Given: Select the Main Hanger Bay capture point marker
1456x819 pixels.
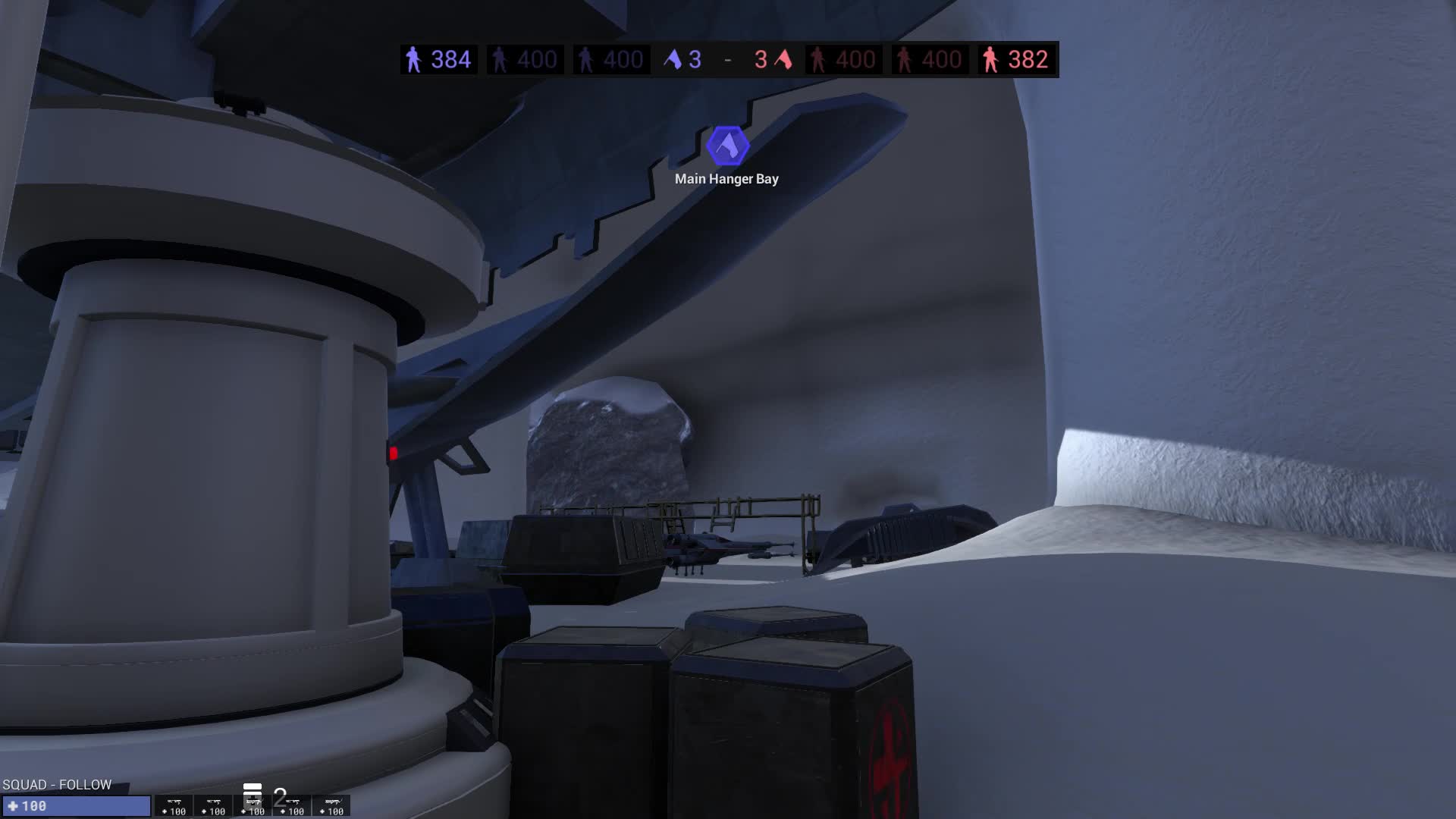Looking at the screenshot, I should pyautogui.click(x=727, y=146).
